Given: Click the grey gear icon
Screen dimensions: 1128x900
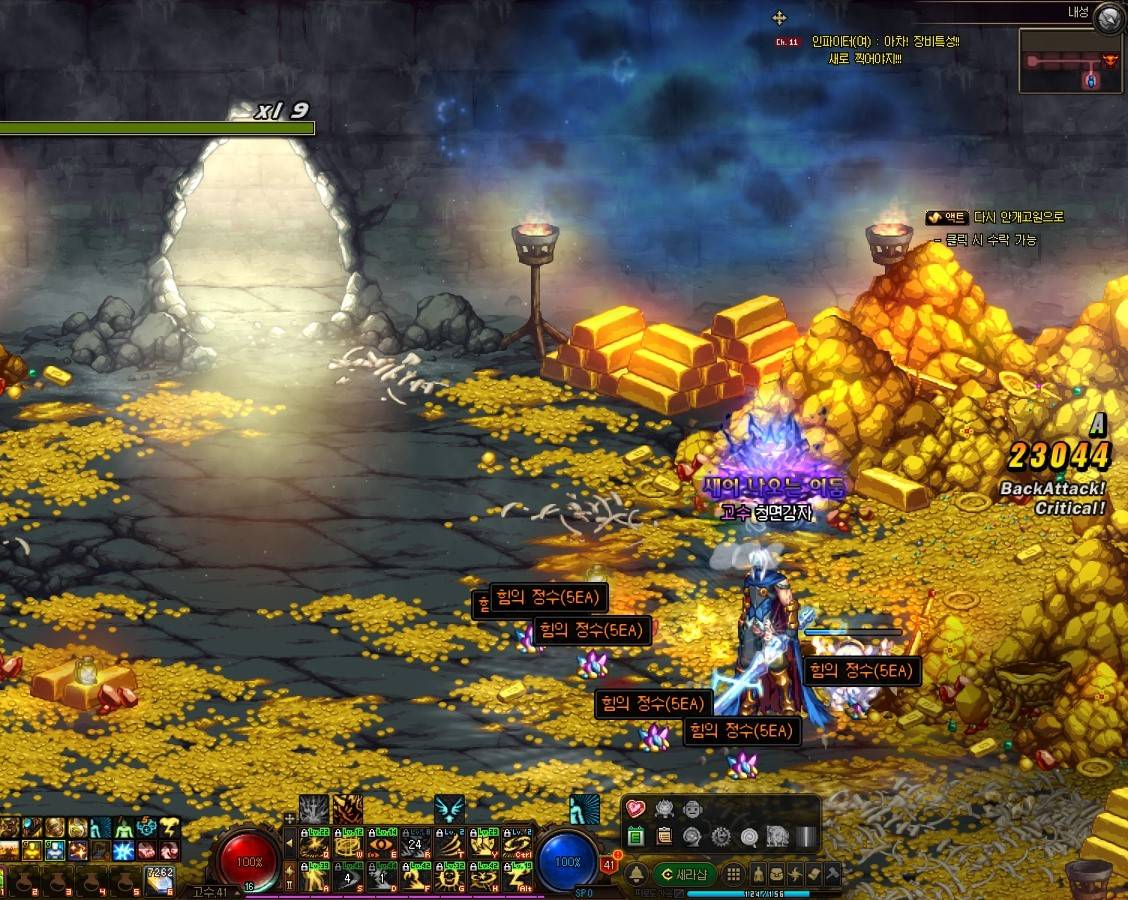Looking at the screenshot, I should pos(720,836).
